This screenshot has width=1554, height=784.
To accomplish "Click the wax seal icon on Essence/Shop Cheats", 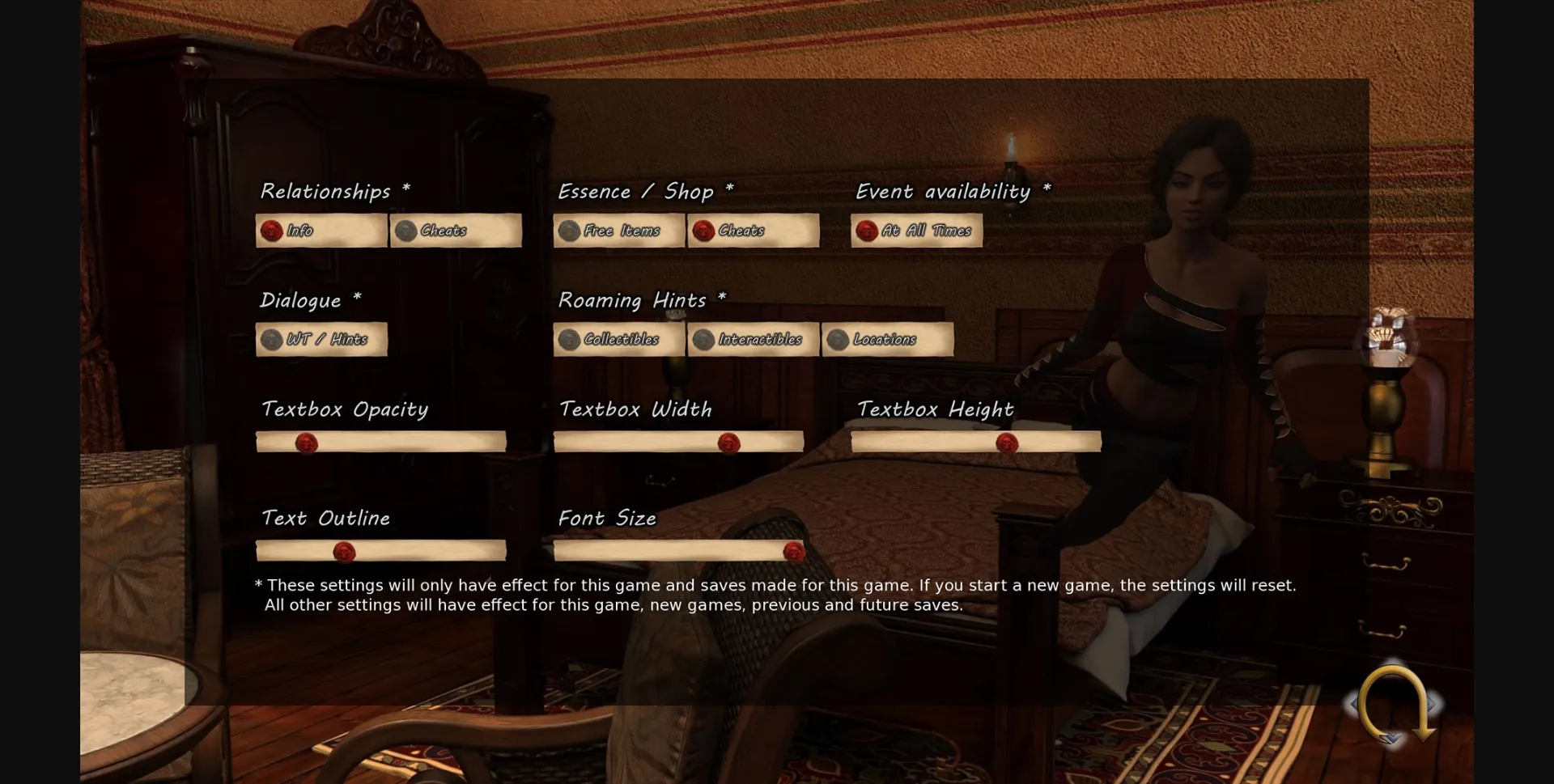I will [703, 231].
